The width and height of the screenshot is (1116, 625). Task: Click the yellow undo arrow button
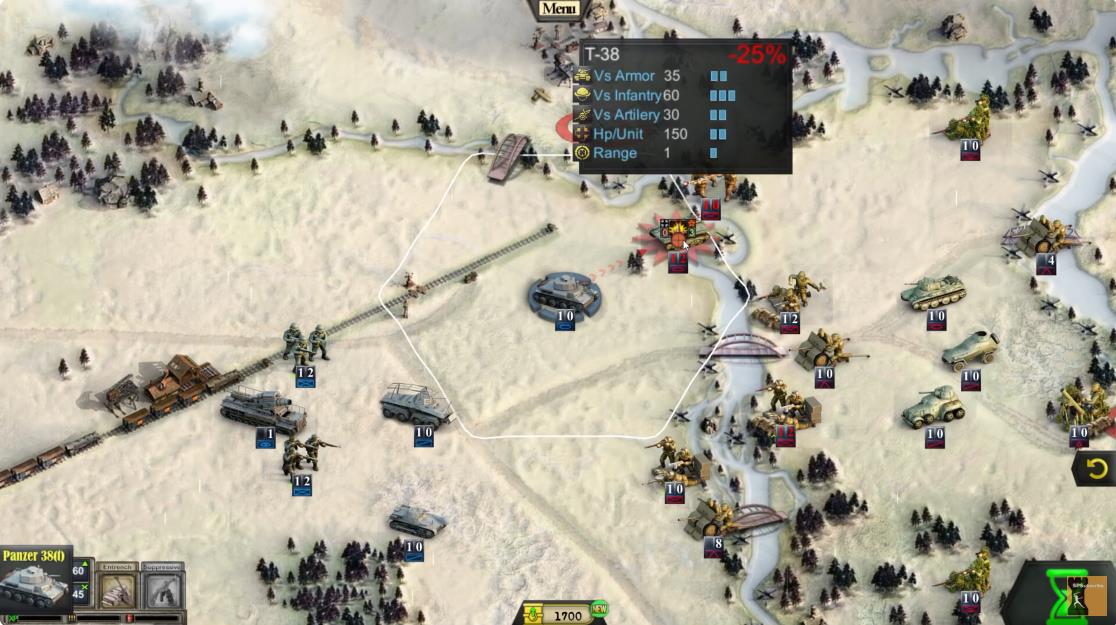click(x=1097, y=468)
